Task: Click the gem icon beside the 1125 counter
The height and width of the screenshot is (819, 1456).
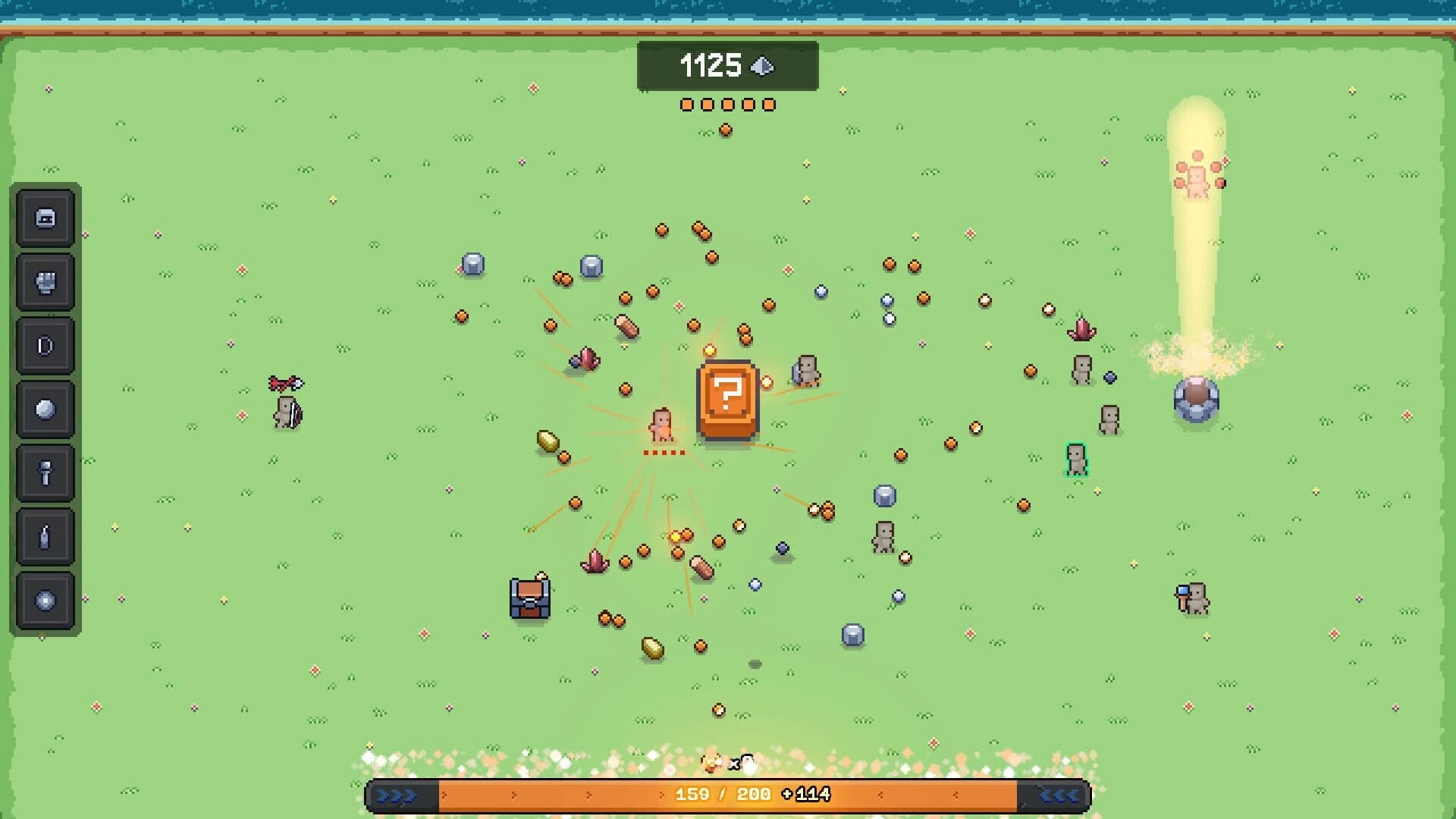Action: point(764,67)
